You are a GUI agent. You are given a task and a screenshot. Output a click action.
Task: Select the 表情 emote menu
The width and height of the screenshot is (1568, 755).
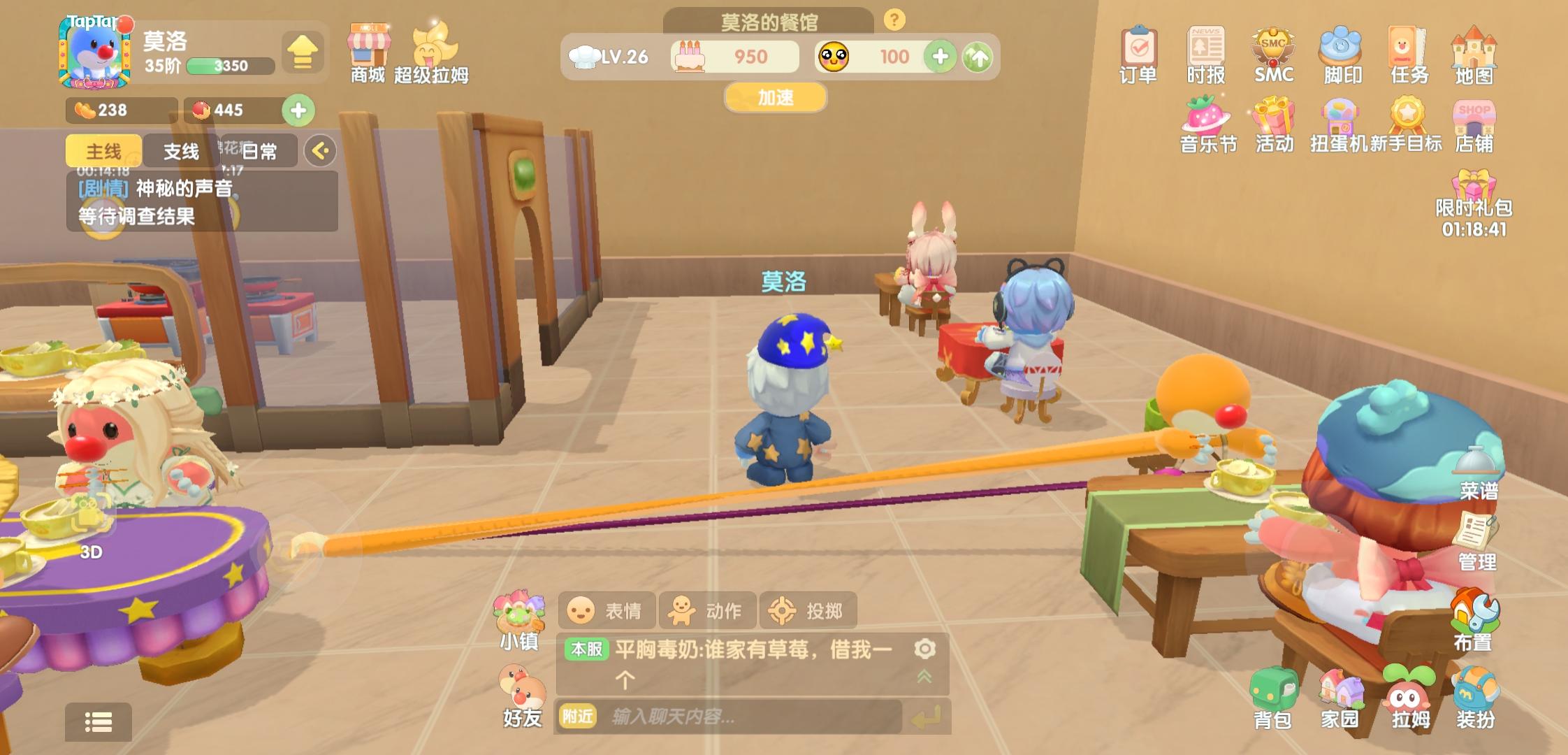pyautogui.click(x=607, y=610)
